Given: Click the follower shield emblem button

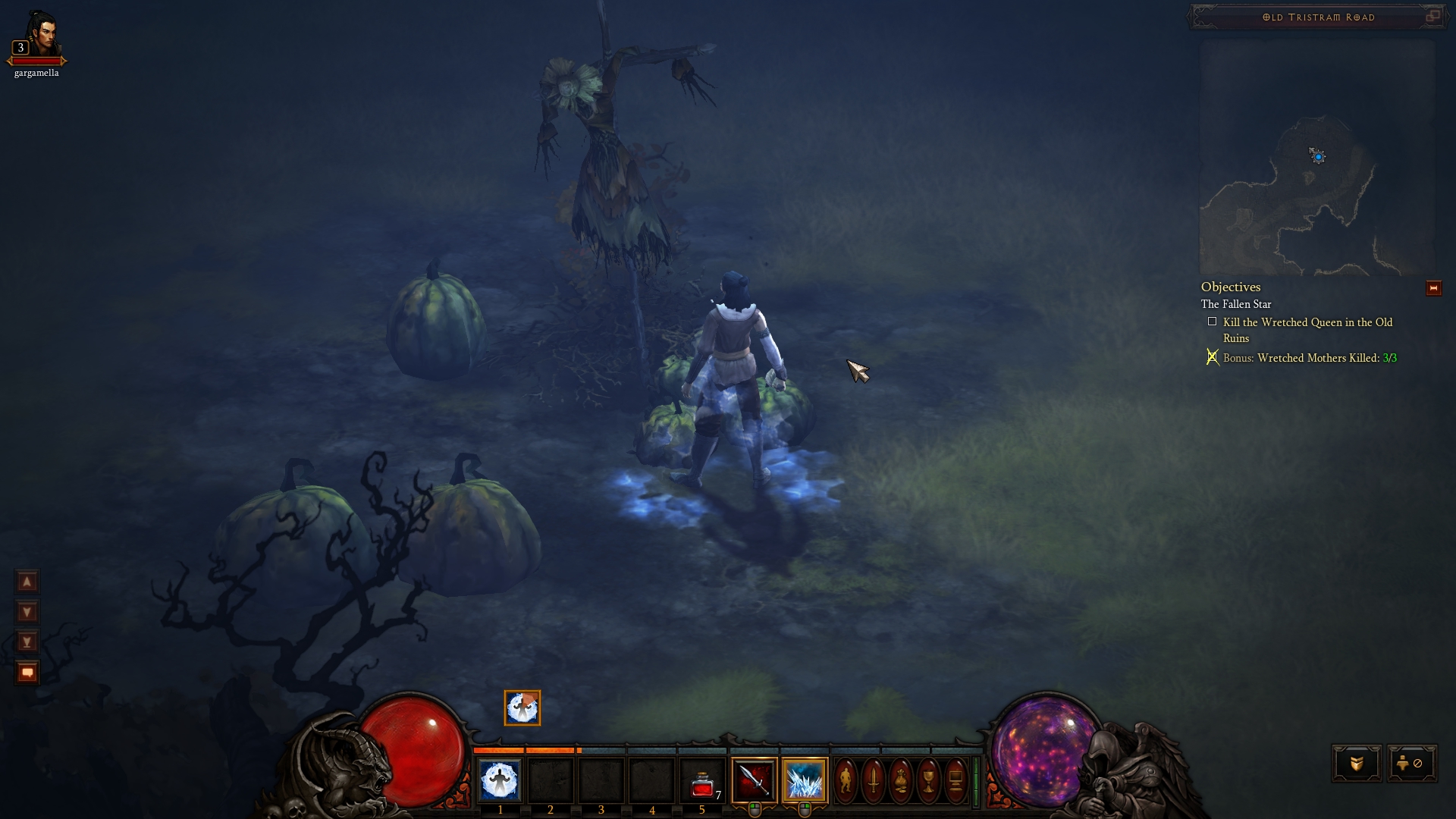Looking at the screenshot, I should coord(1358,764).
